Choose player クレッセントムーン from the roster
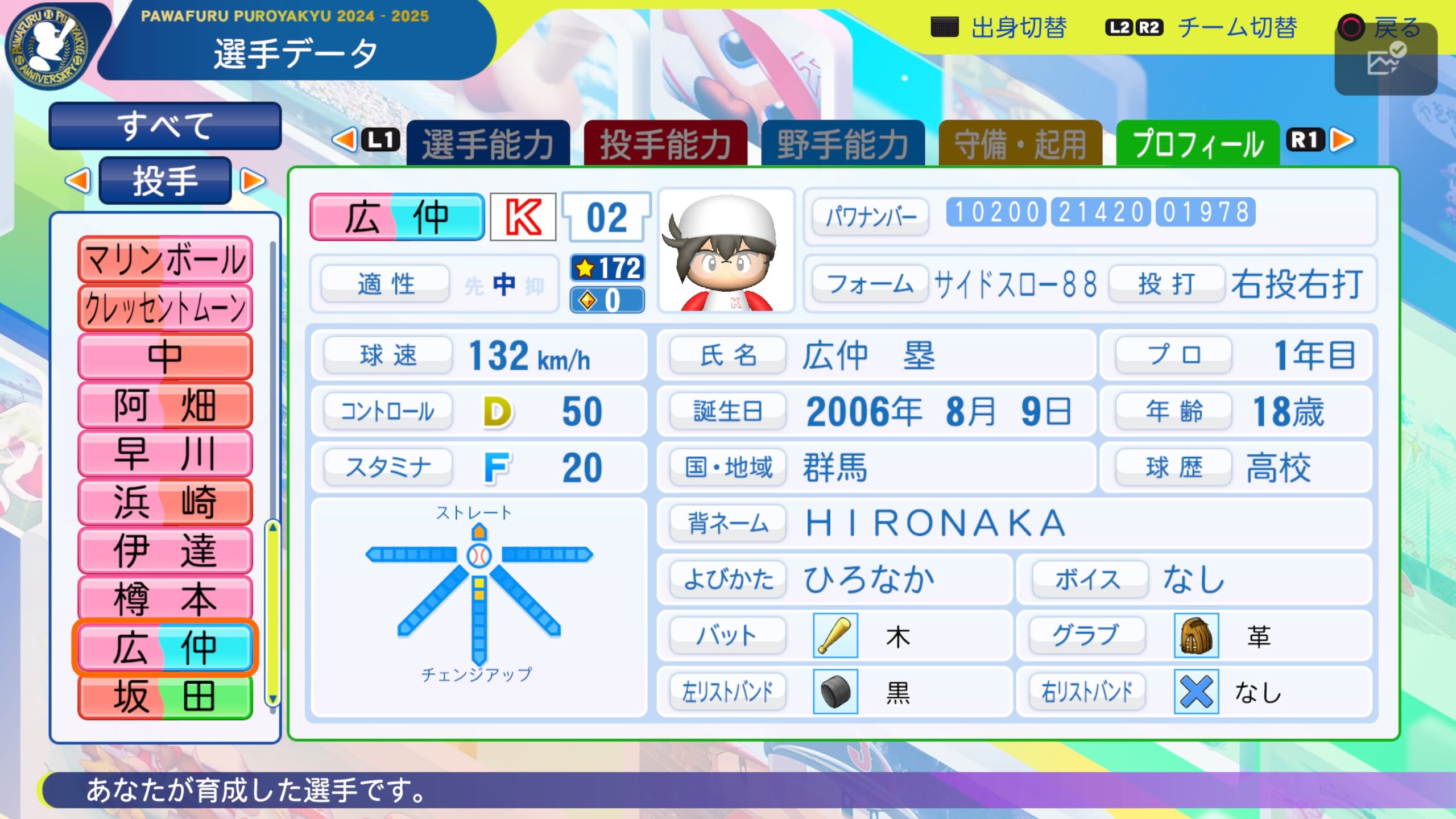 tap(165, 308)
